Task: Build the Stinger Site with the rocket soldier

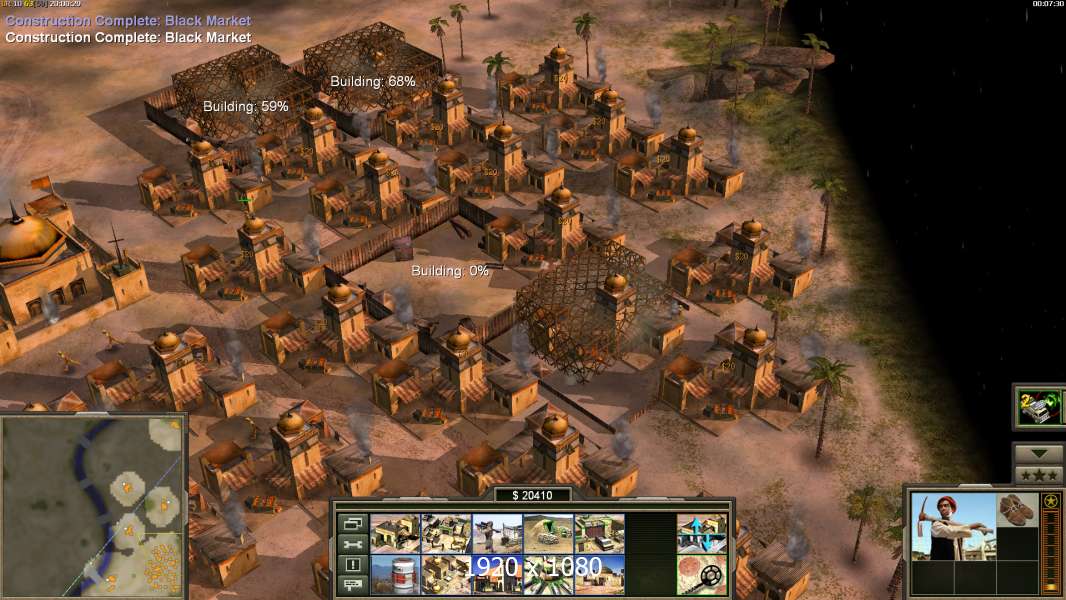Action: [x=497, y=534]
